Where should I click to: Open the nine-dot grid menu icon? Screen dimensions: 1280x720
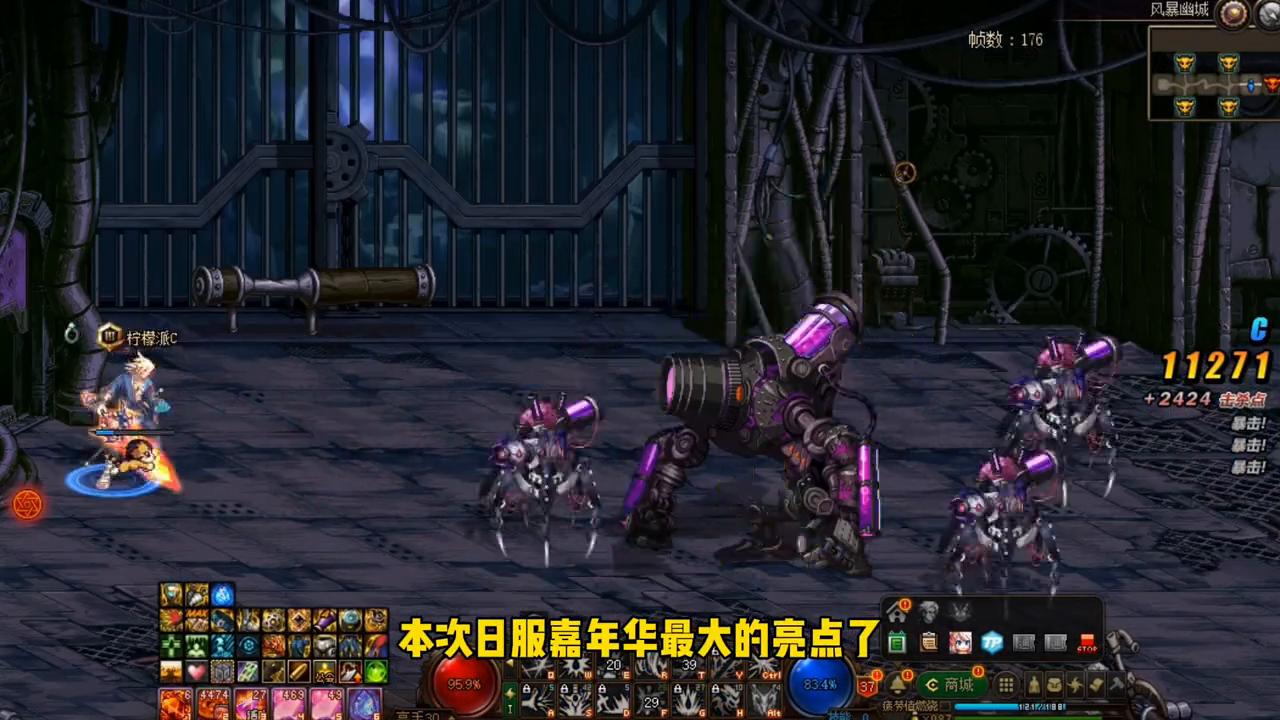pos(1005,687)
